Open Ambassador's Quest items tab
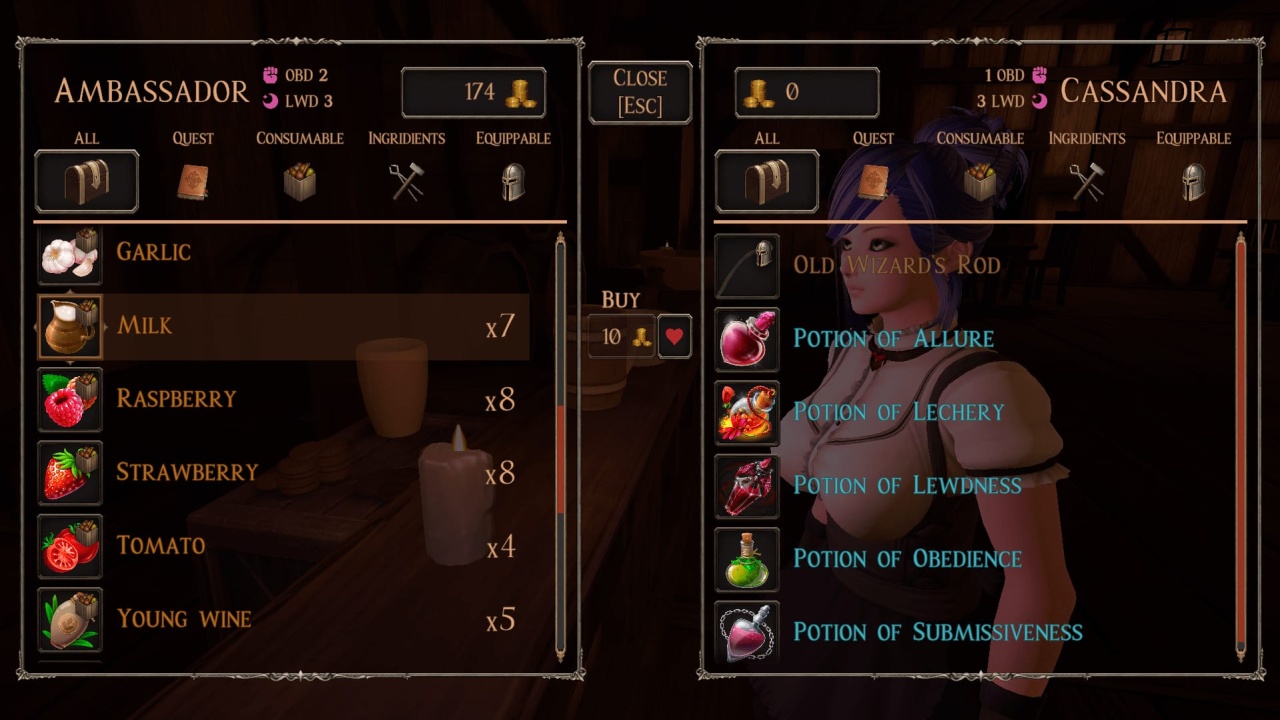Viewport: 1280px width, 720px height. tap(193, 180)
